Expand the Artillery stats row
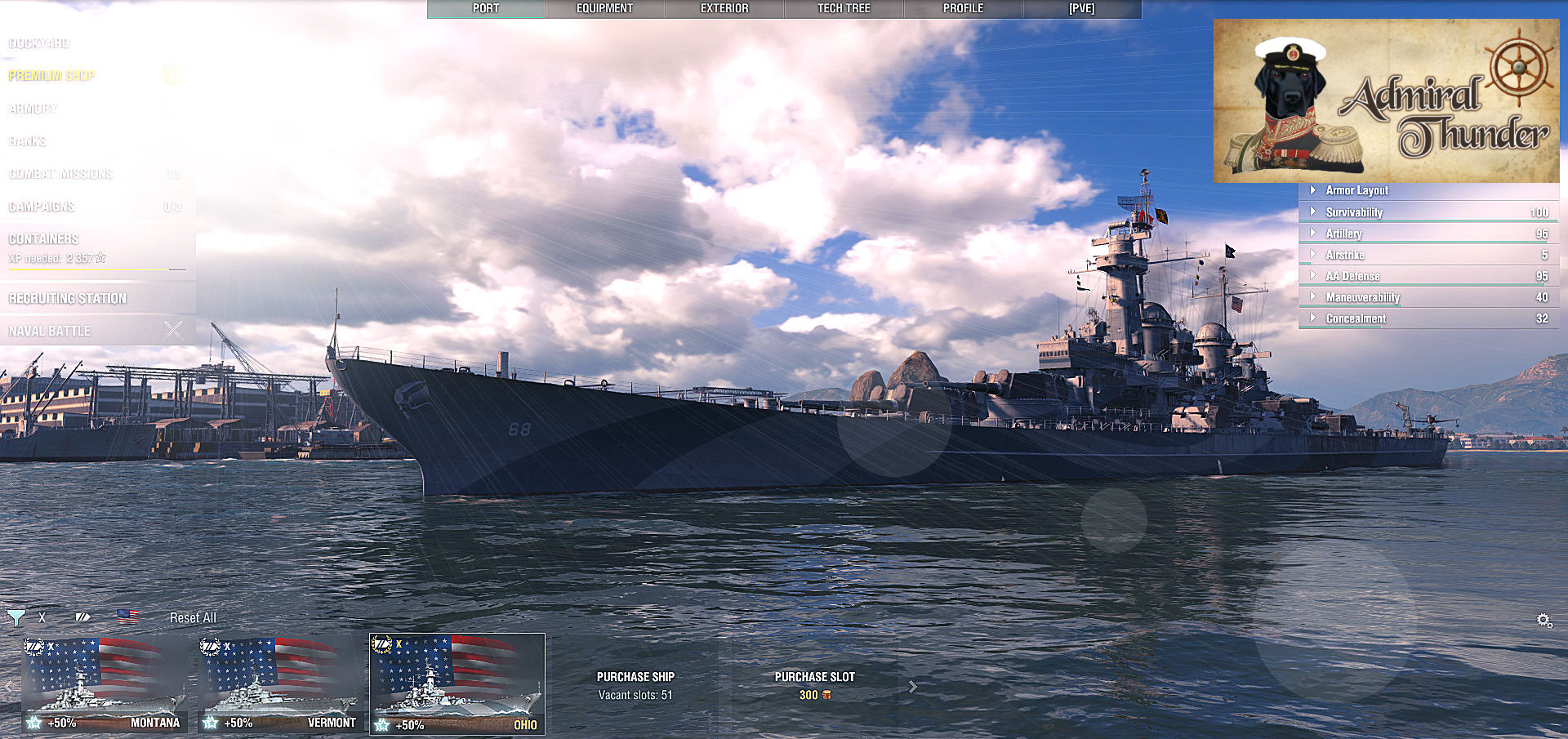The image size is (1568, 739). click(x=1343, y=234)
